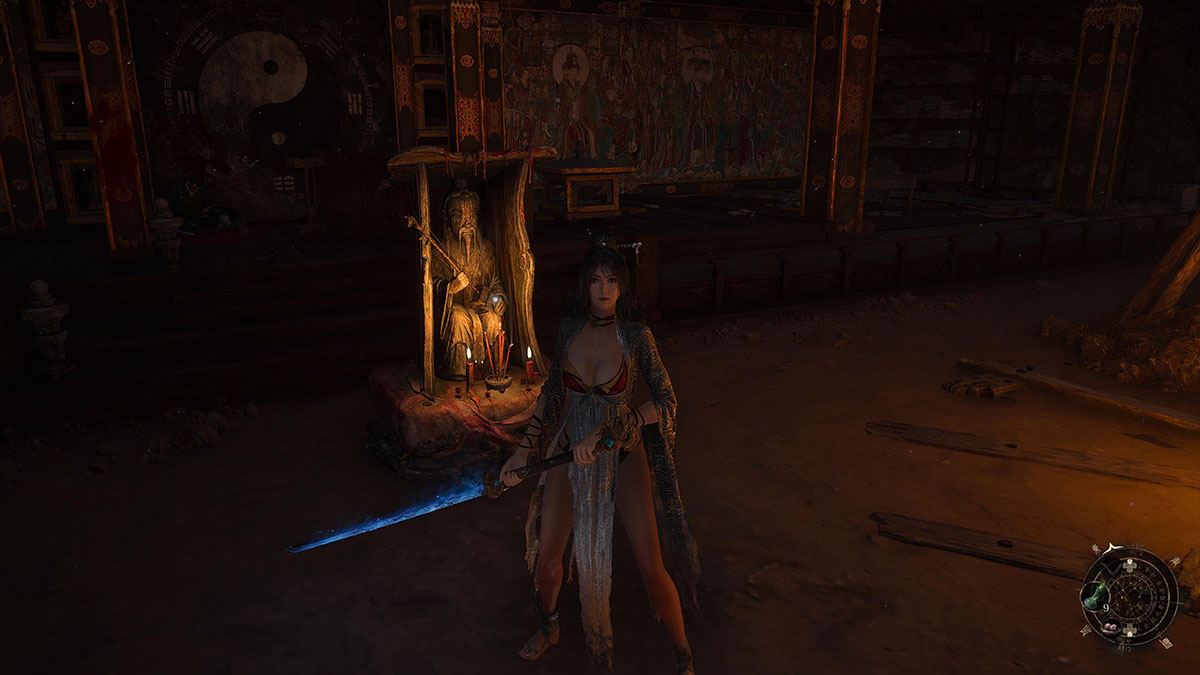Choose the bowl of pink pills
Screen dimensions: 1200x675
1111,627
